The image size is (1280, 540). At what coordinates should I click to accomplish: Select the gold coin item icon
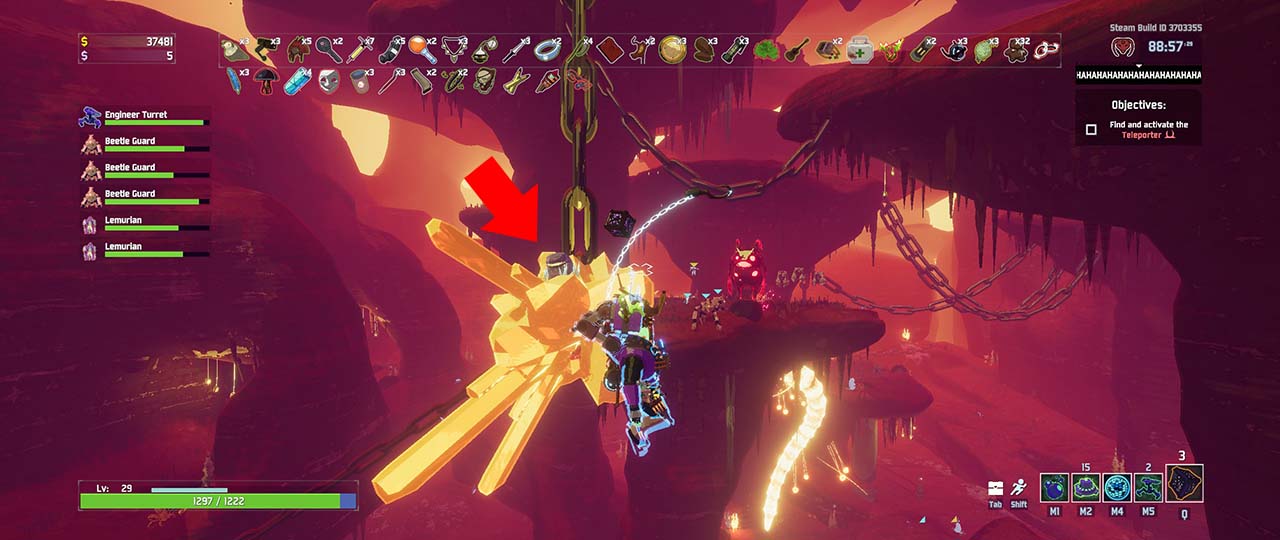click(671, 49)
